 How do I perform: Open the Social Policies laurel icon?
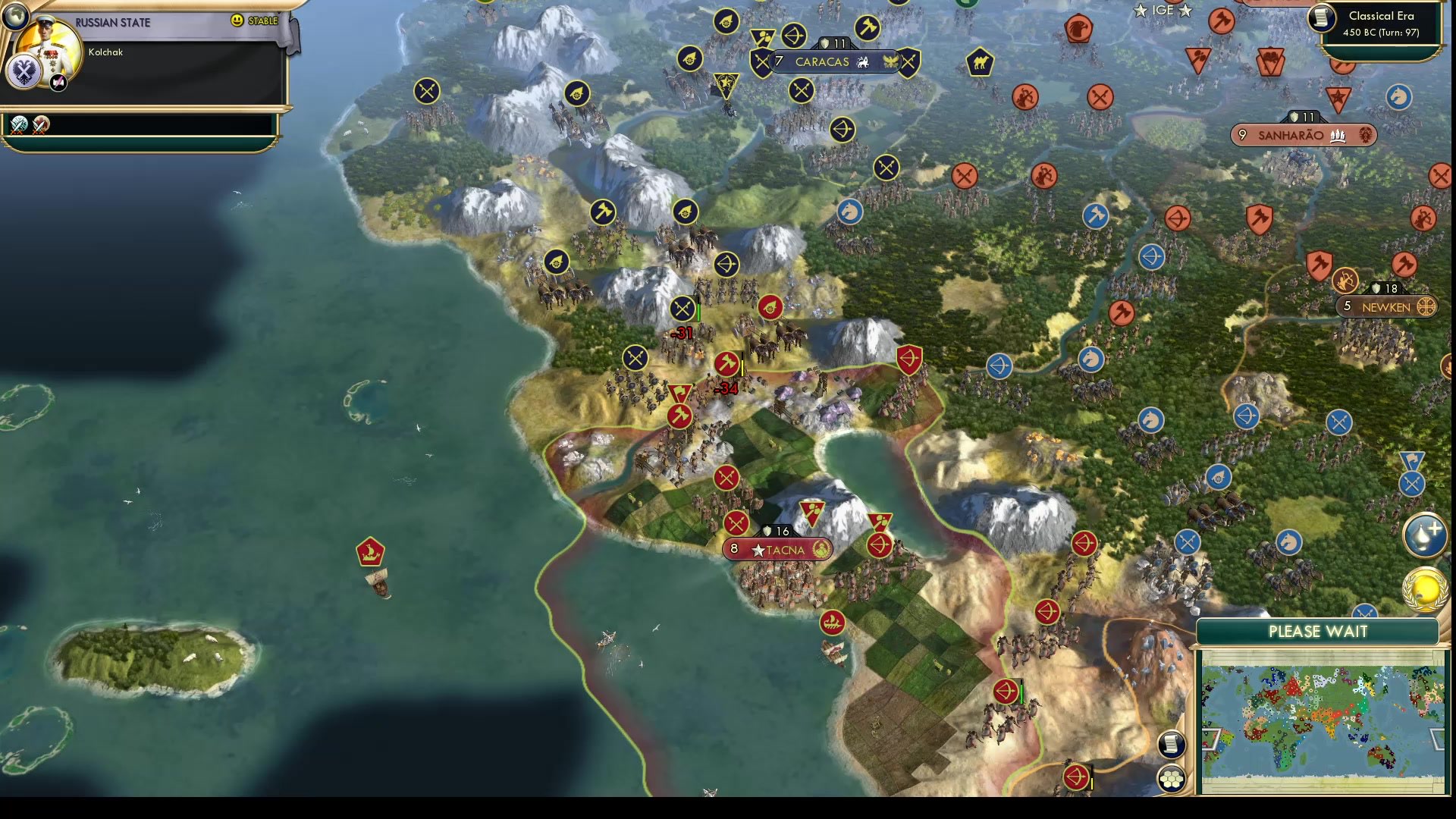click(1424, 588)
